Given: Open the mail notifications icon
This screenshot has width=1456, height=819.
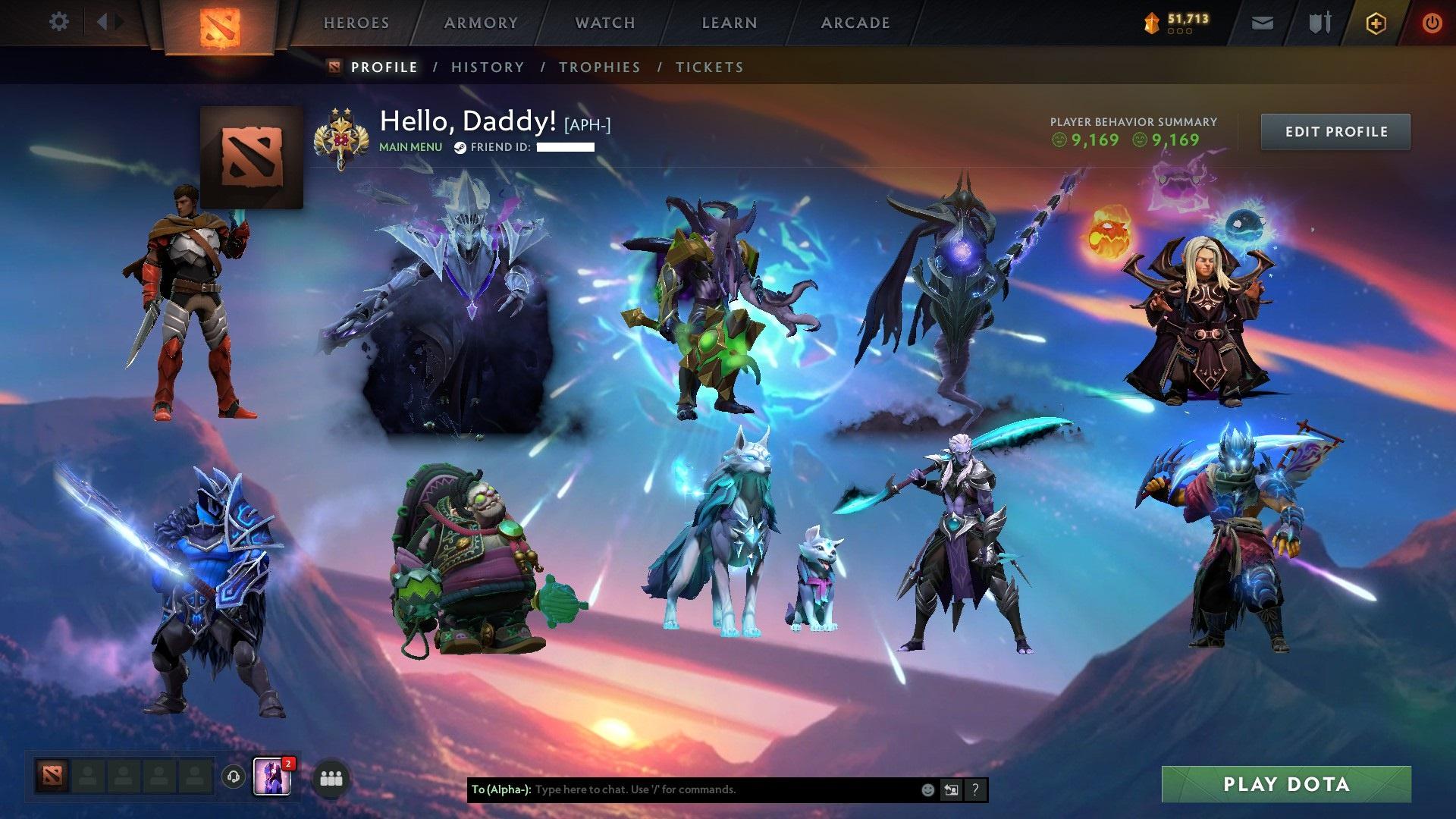Looking at the screenshot, I should [x=1261, y=22].
